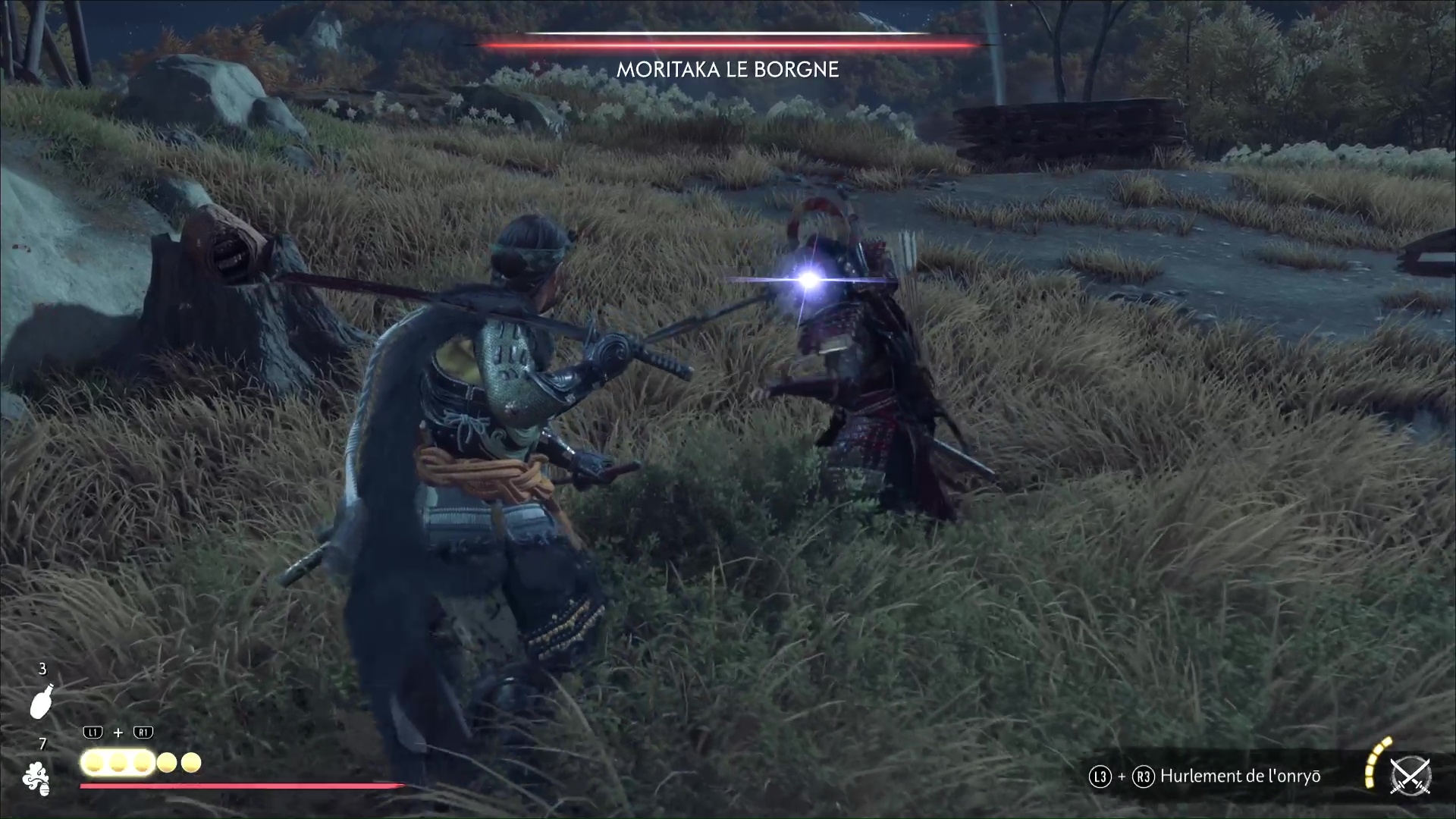Trigger the Hurlement de l'onryō ability label
Image resolution: width=1456 pixels, height=819 pixels.
pos(1240,777)
